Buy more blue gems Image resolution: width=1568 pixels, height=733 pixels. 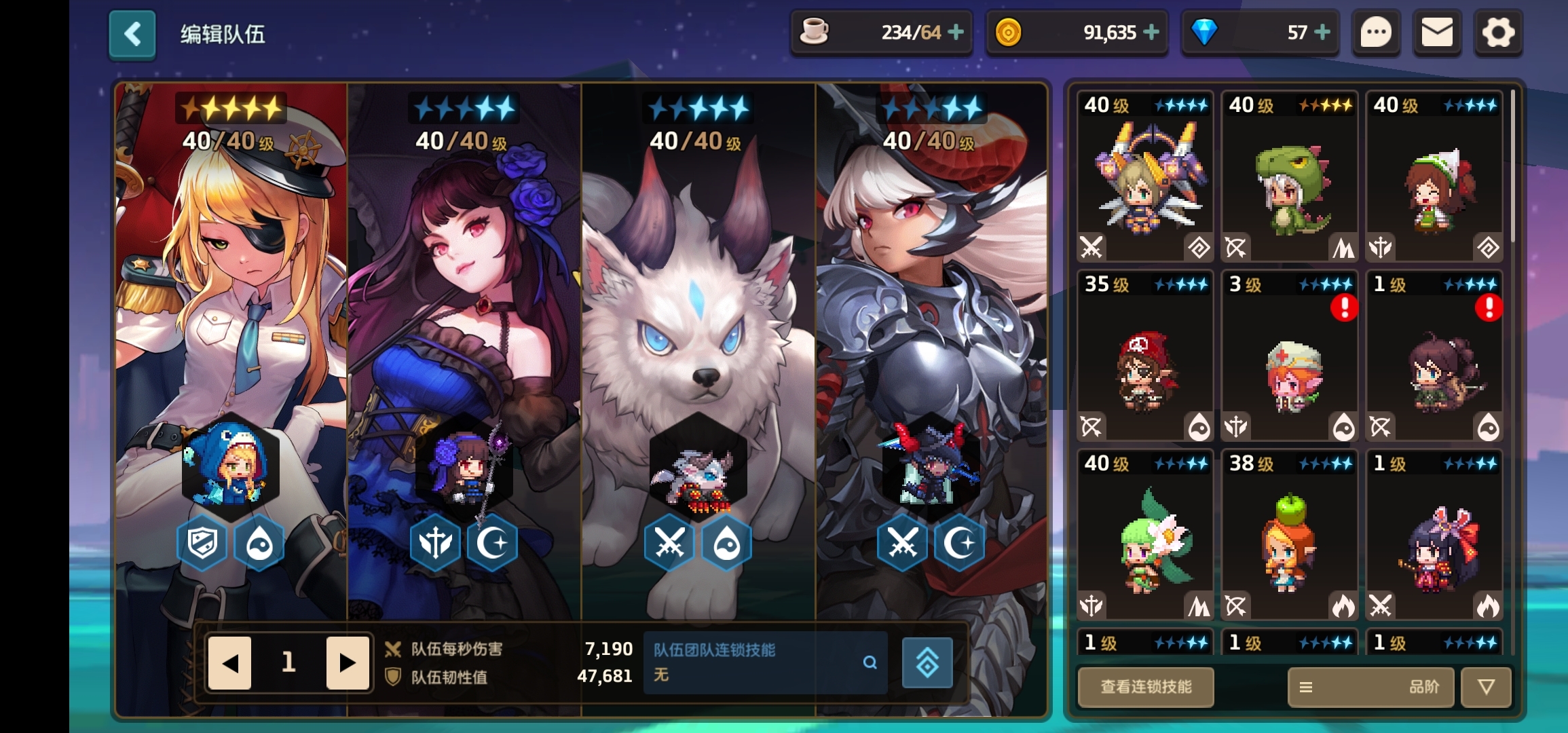click(x=1322, y=32)
